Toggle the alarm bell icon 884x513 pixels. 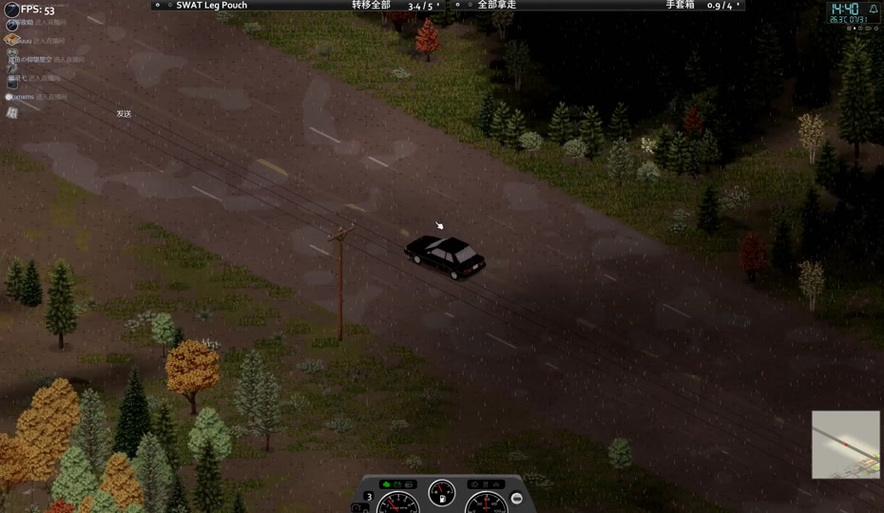(x=871, y=7)
